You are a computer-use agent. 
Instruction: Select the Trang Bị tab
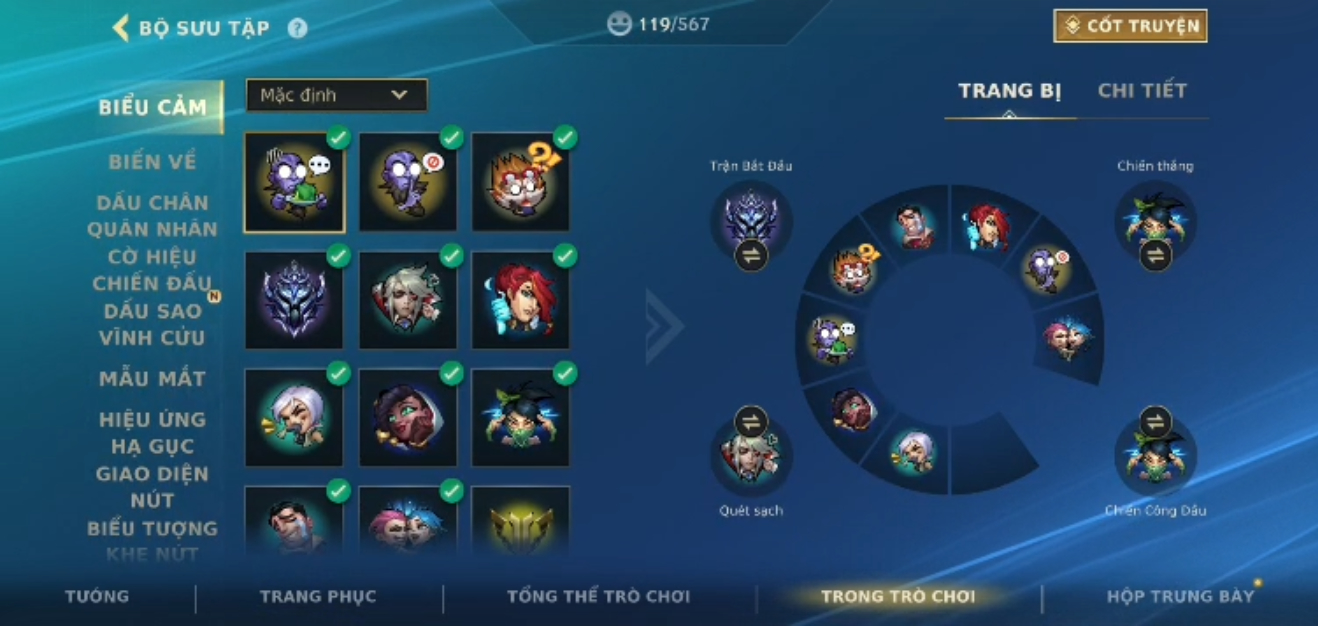point(1009,91)
